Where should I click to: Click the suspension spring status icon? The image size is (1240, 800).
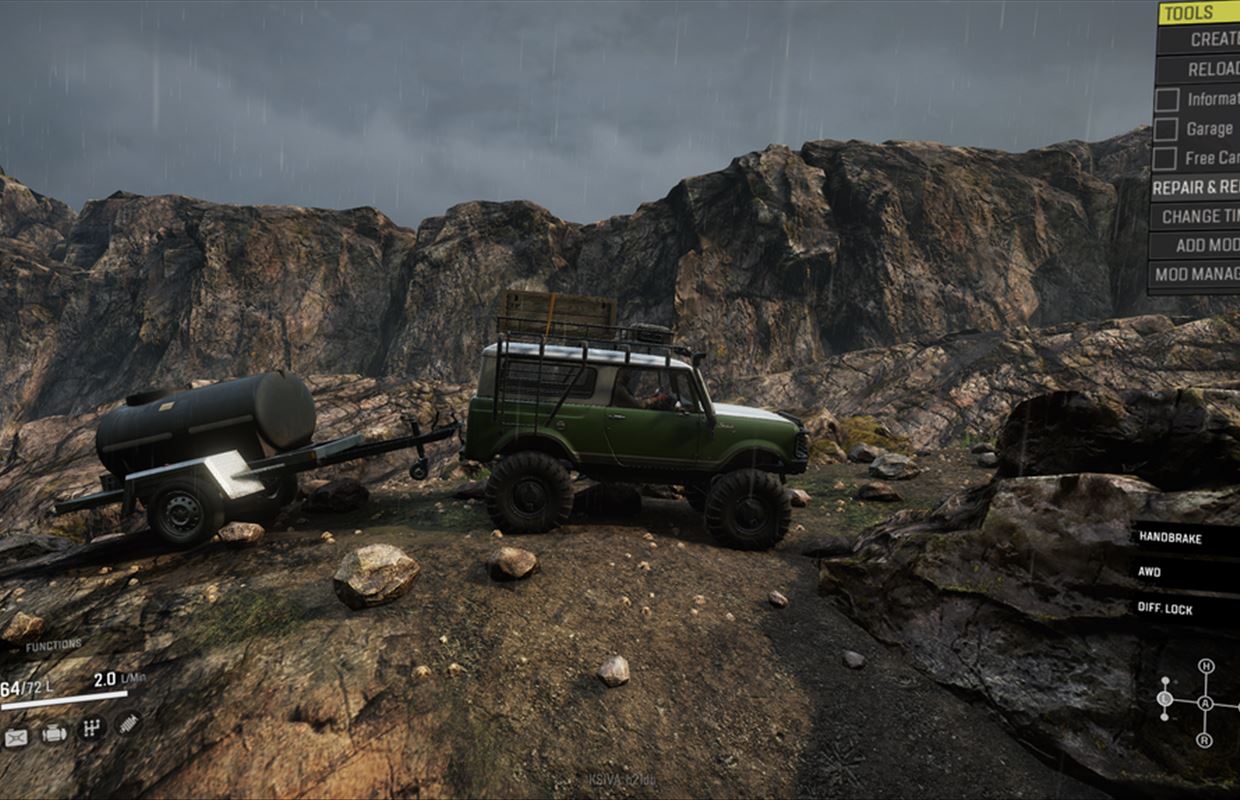[127, 722]
